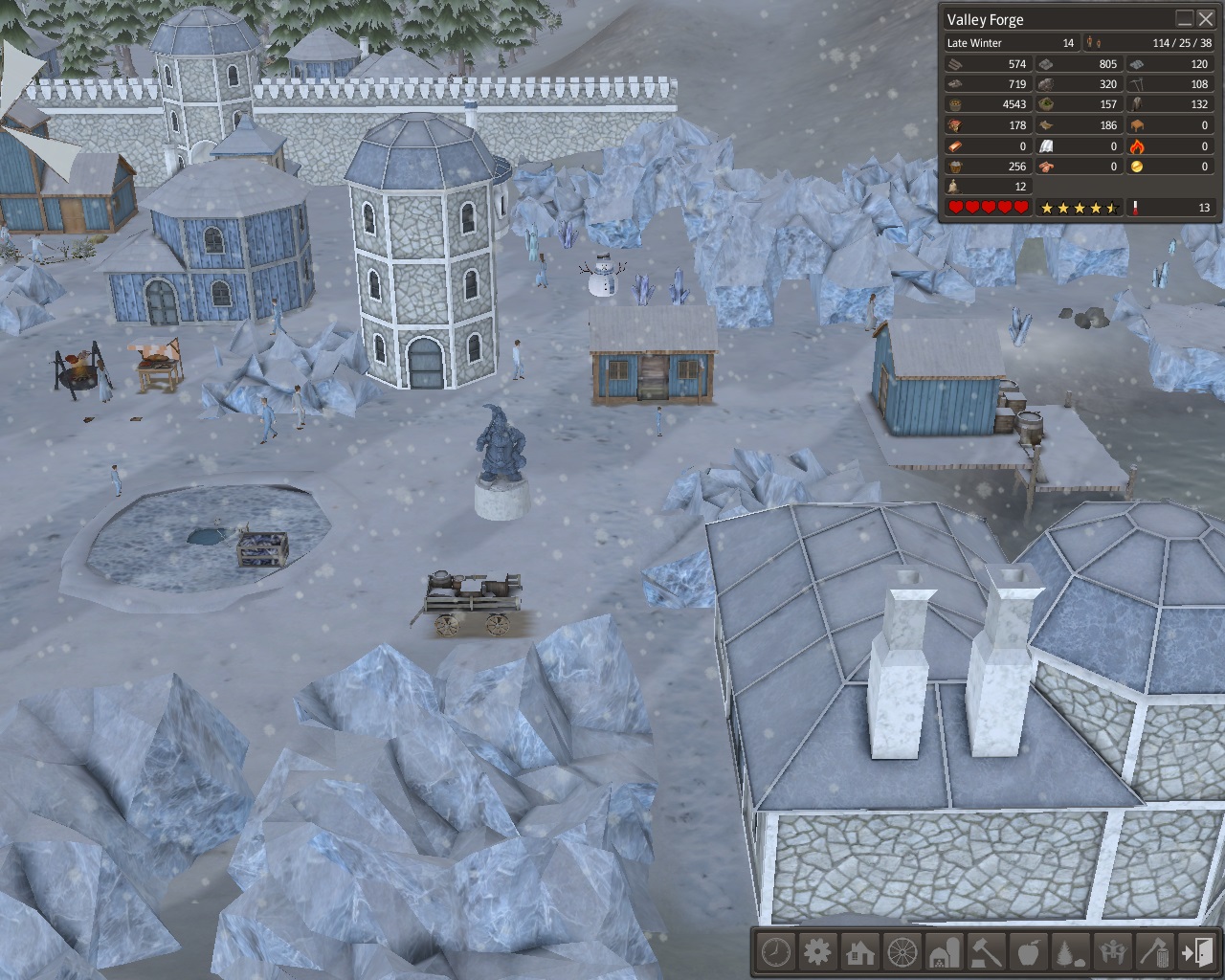Open the house building menu
This screenshot has height=980, width=1225.
860,952
